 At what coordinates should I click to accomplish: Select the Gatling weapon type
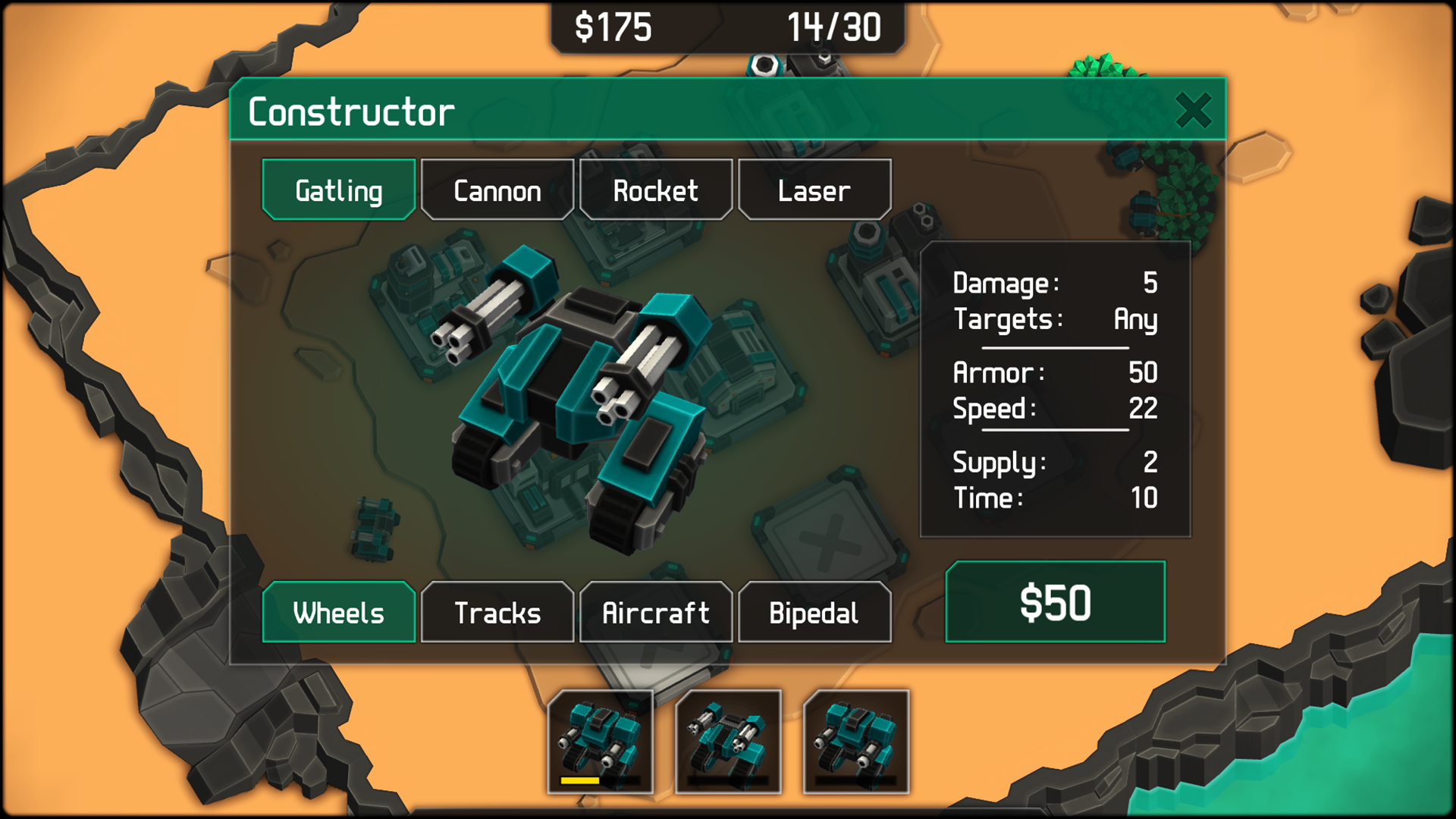point(338,190)
